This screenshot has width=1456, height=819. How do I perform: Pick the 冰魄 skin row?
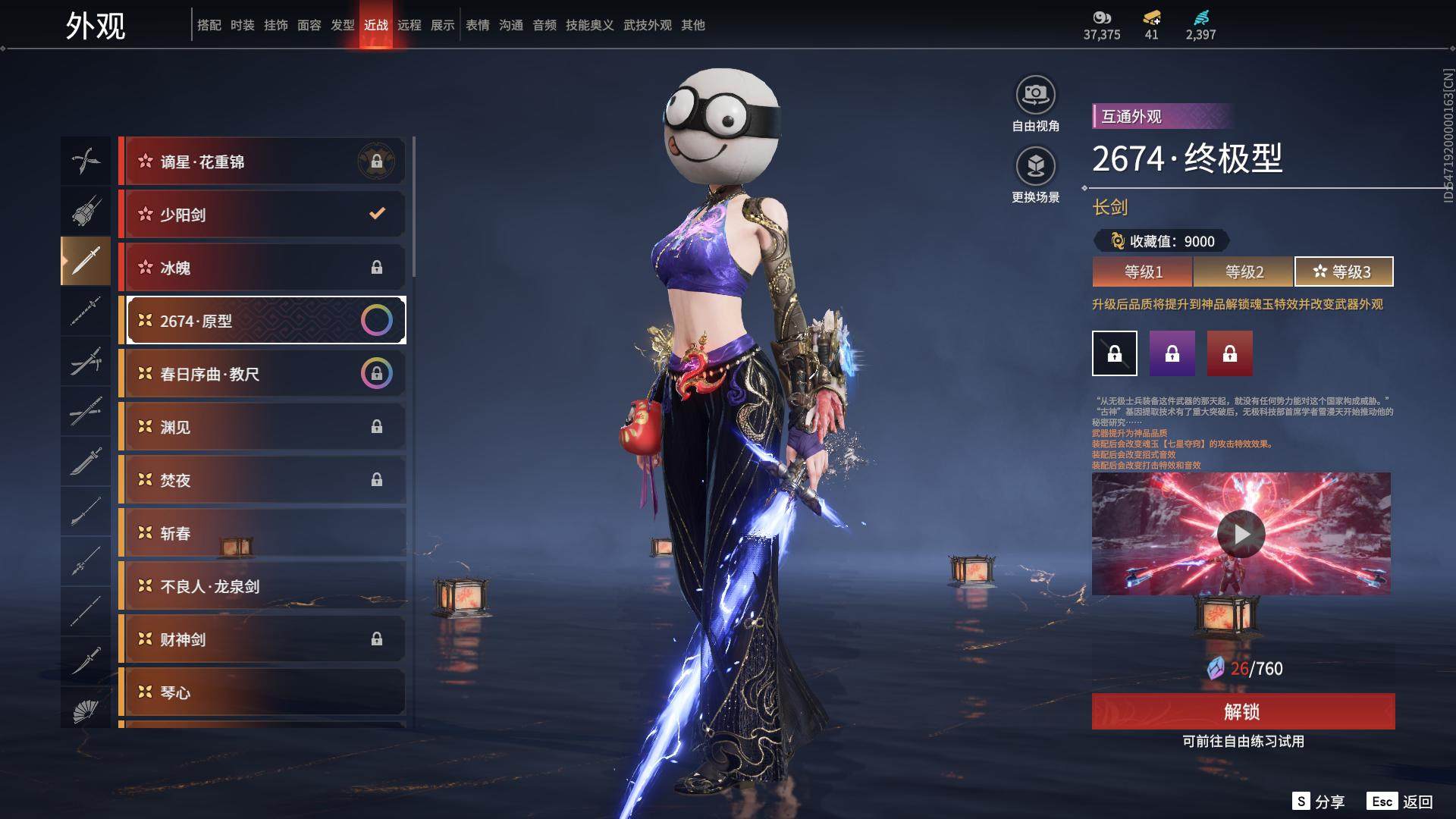262,268
